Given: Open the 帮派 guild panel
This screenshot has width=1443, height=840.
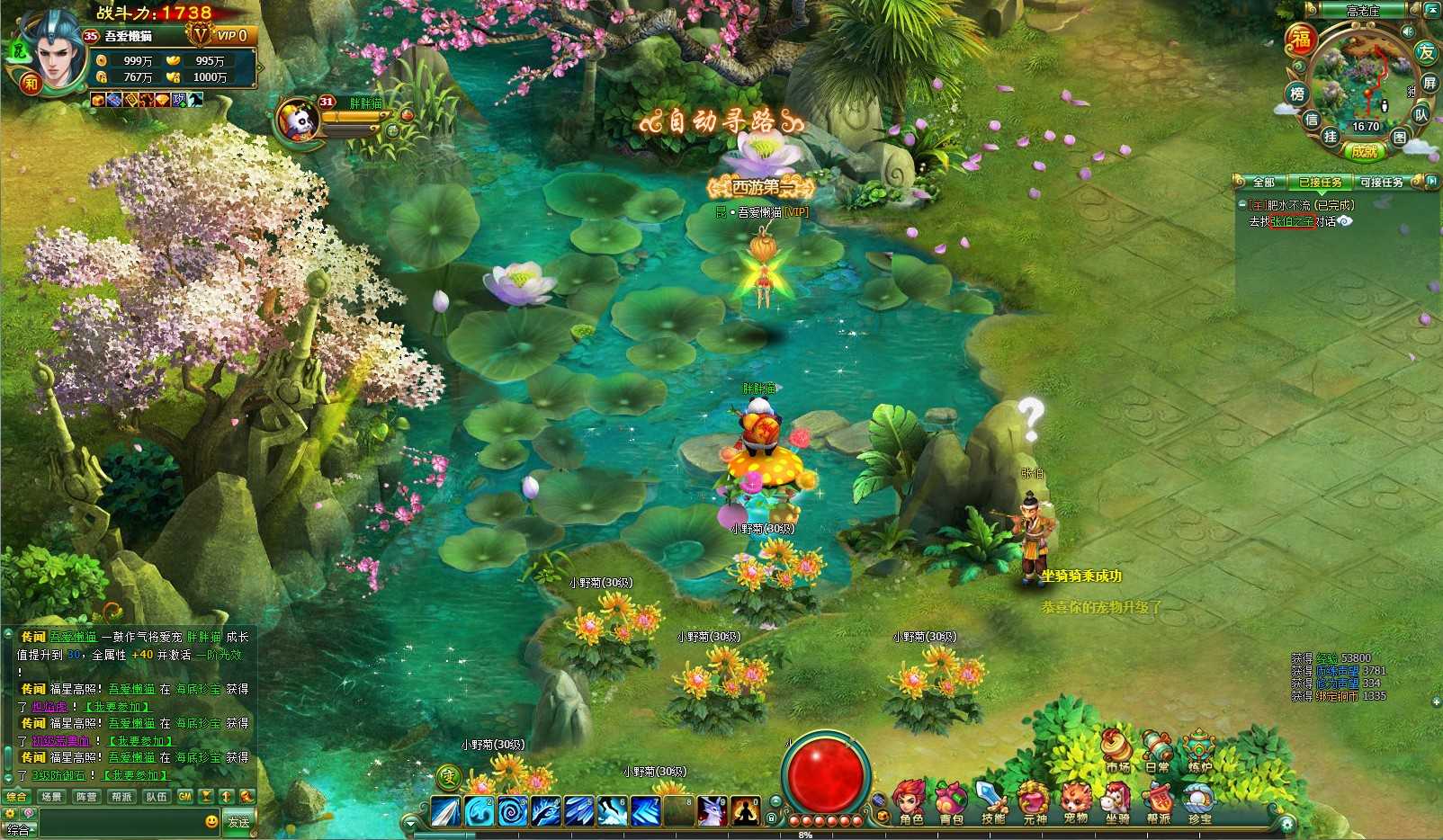Looking at the screenshot, I should (x=1159, y=802).
